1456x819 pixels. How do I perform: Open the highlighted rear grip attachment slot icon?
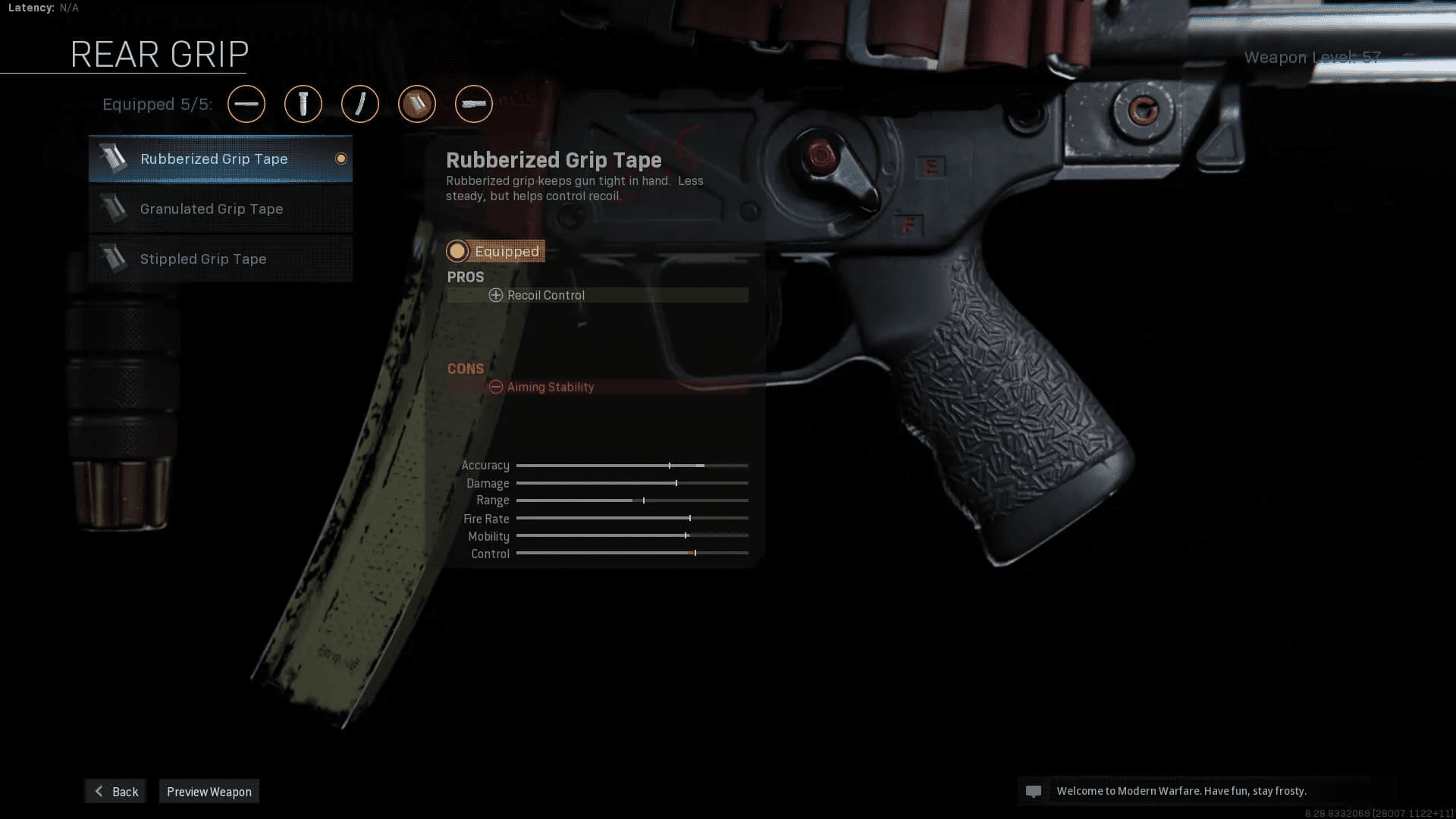(417, 104)
